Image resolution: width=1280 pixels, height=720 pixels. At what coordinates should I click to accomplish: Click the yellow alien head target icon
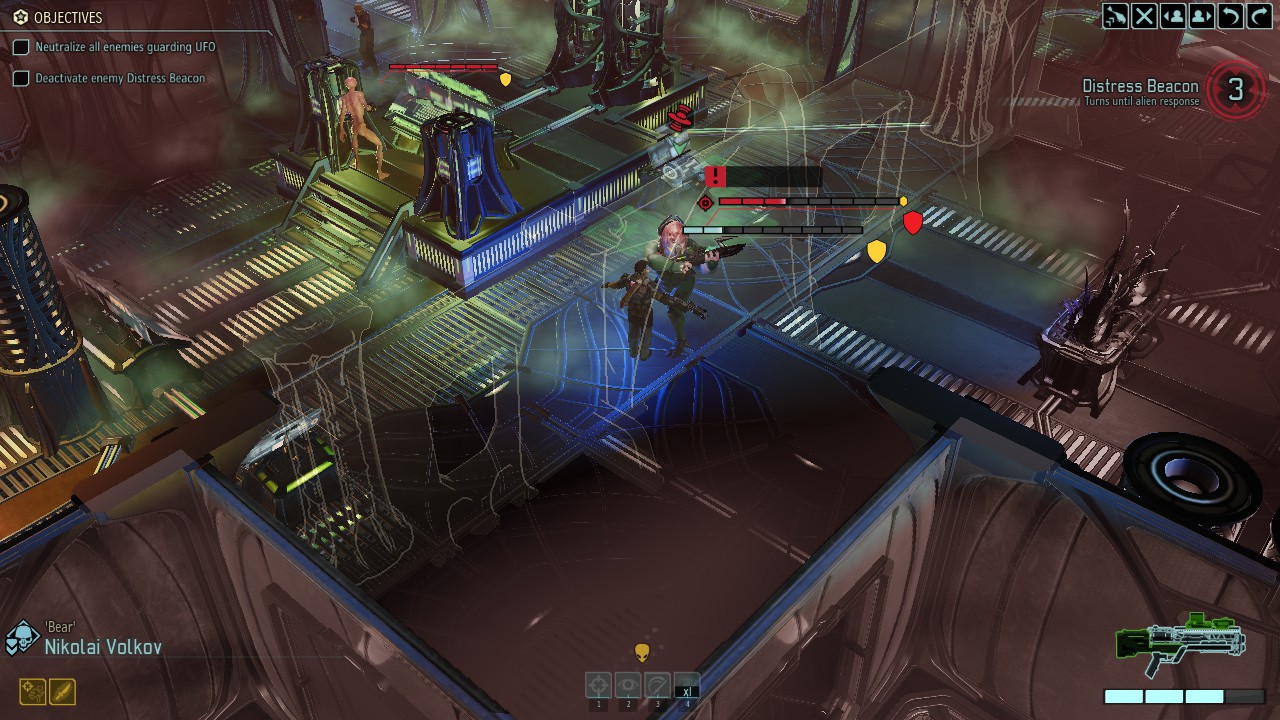(642, 653)
